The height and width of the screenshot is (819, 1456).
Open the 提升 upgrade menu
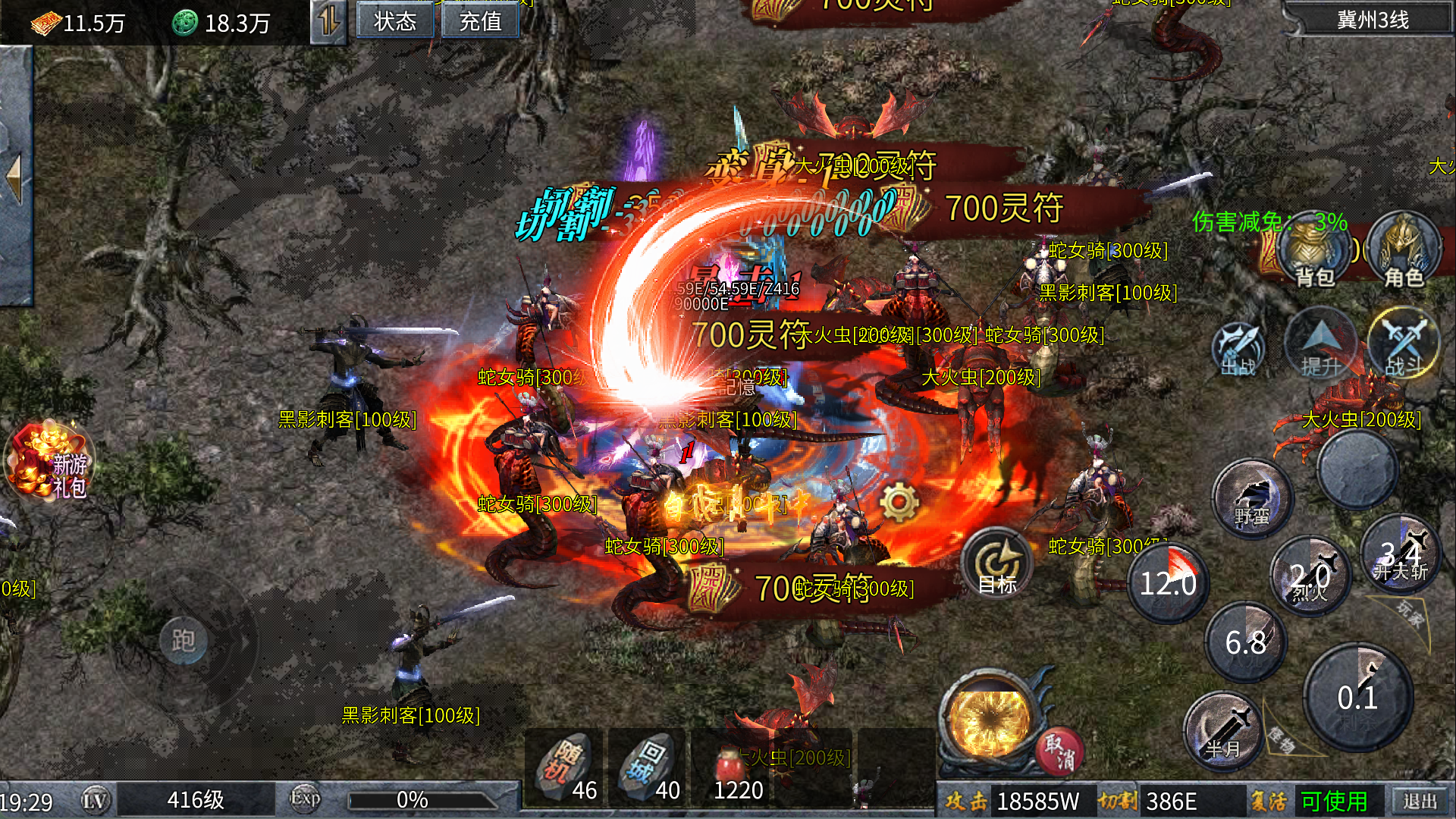click(1321, 346)
